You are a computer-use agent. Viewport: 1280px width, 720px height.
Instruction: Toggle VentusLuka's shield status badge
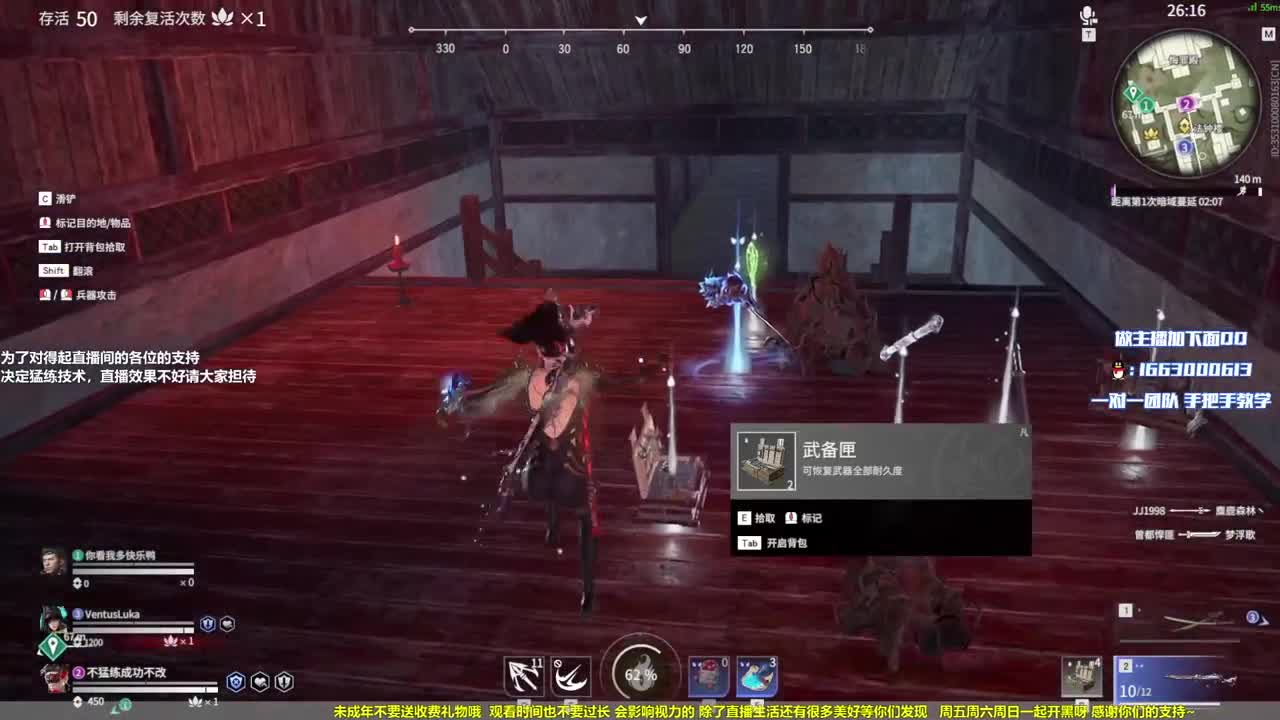point(206,621)
